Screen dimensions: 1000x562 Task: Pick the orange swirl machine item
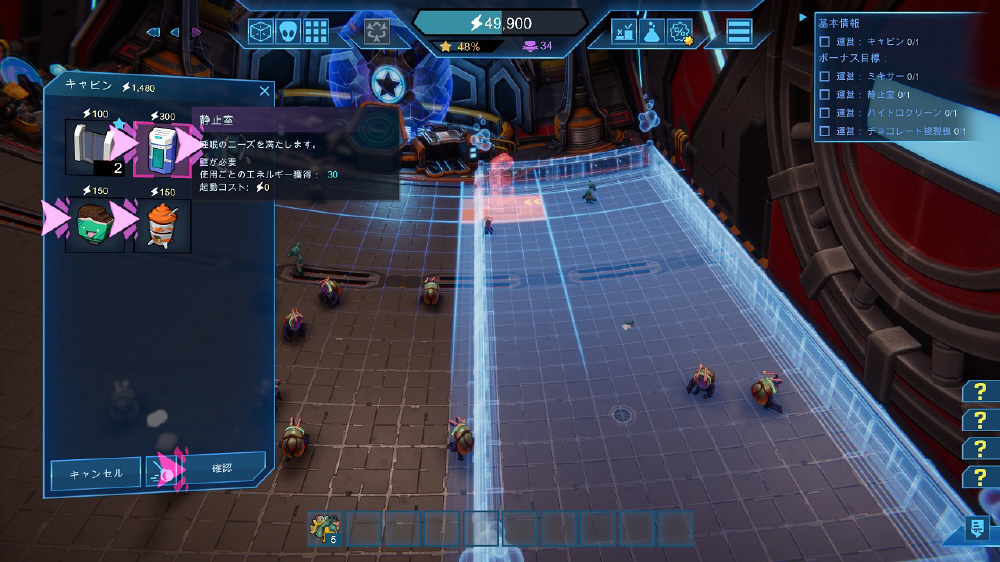161,225
